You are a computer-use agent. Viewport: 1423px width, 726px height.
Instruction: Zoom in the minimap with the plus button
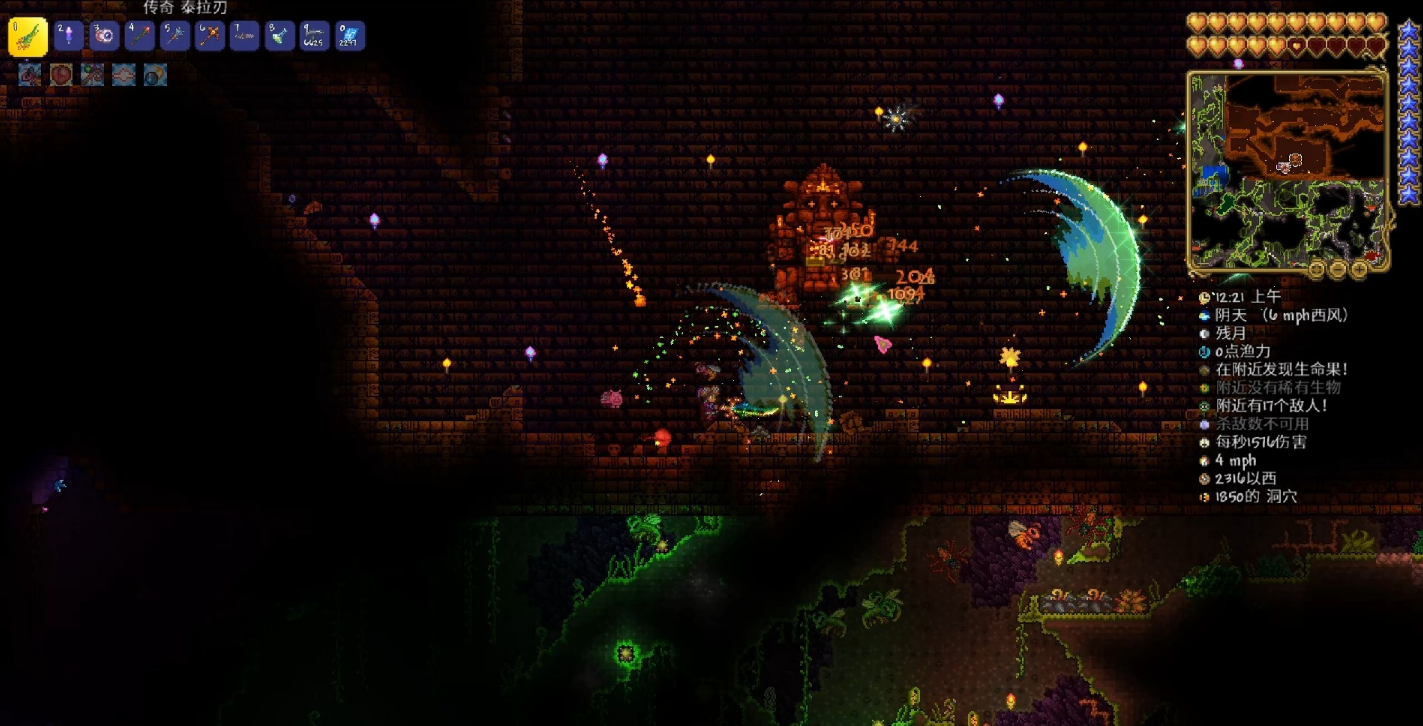click(1360, 269)
